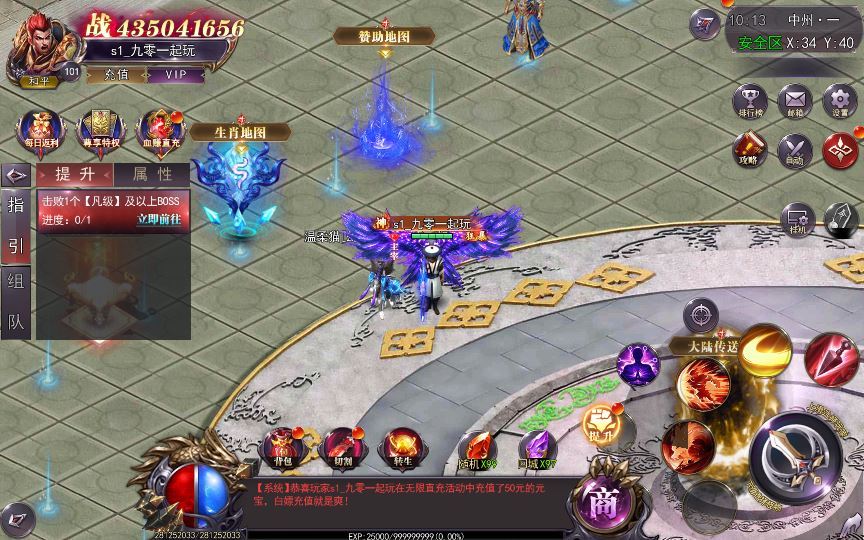Open the 邮箱 mailbox

795,102
